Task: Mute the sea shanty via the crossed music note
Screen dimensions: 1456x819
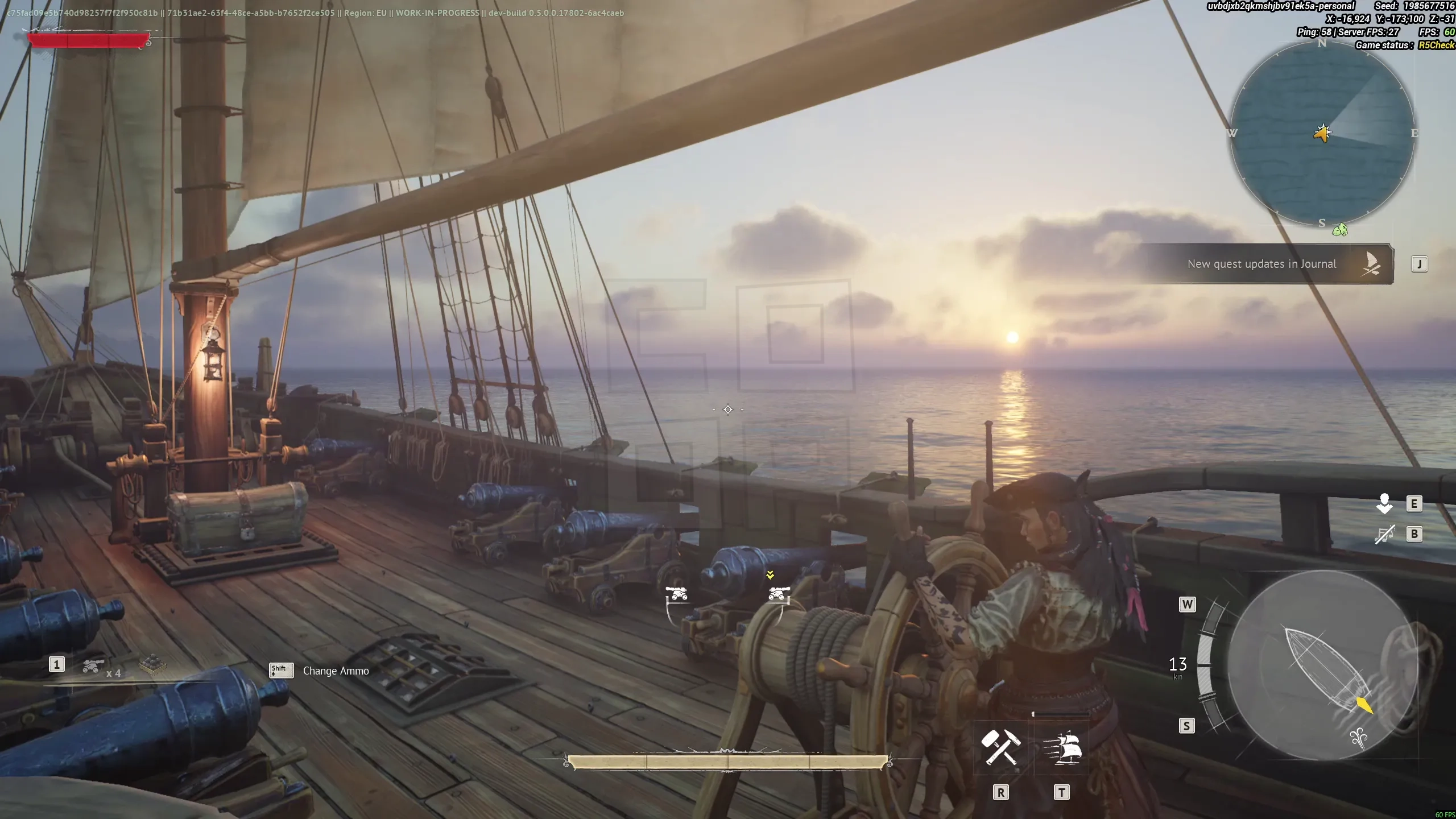Action: (x=1384, y=533)
